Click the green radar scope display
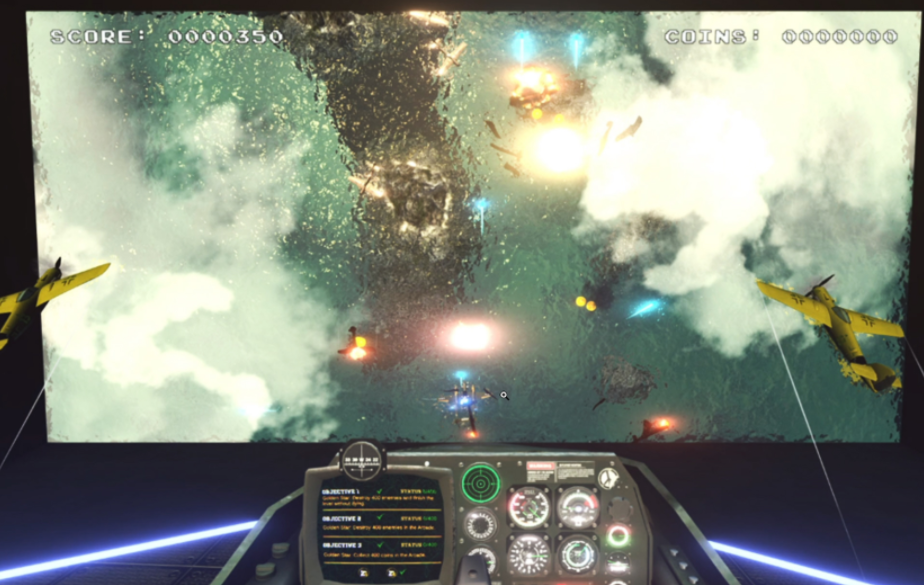The height and width of the screenshot is (585, 924). pyautogui.click(x=480, y=483)
